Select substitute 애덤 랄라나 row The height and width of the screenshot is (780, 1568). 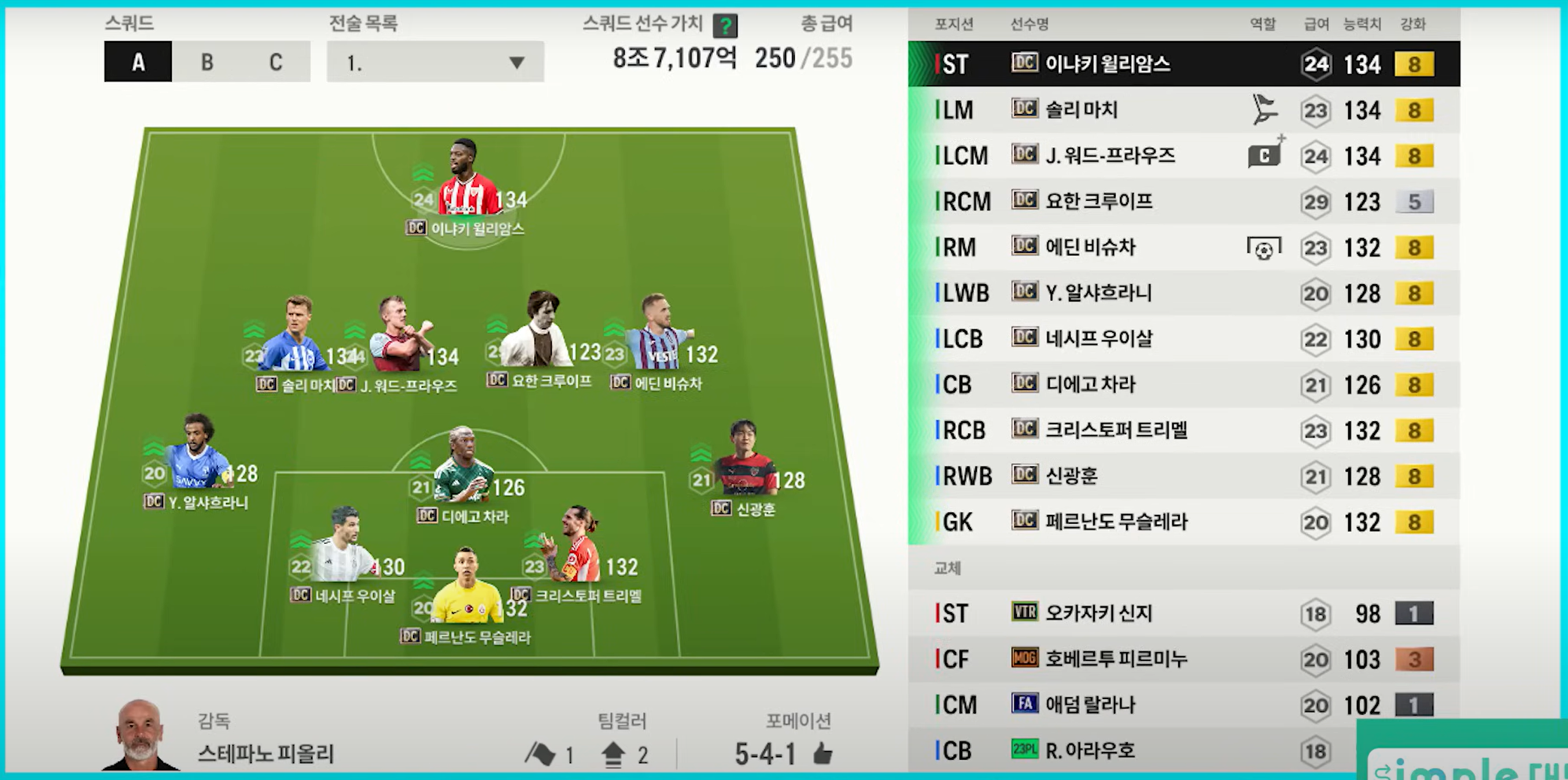coord(1183,705)
